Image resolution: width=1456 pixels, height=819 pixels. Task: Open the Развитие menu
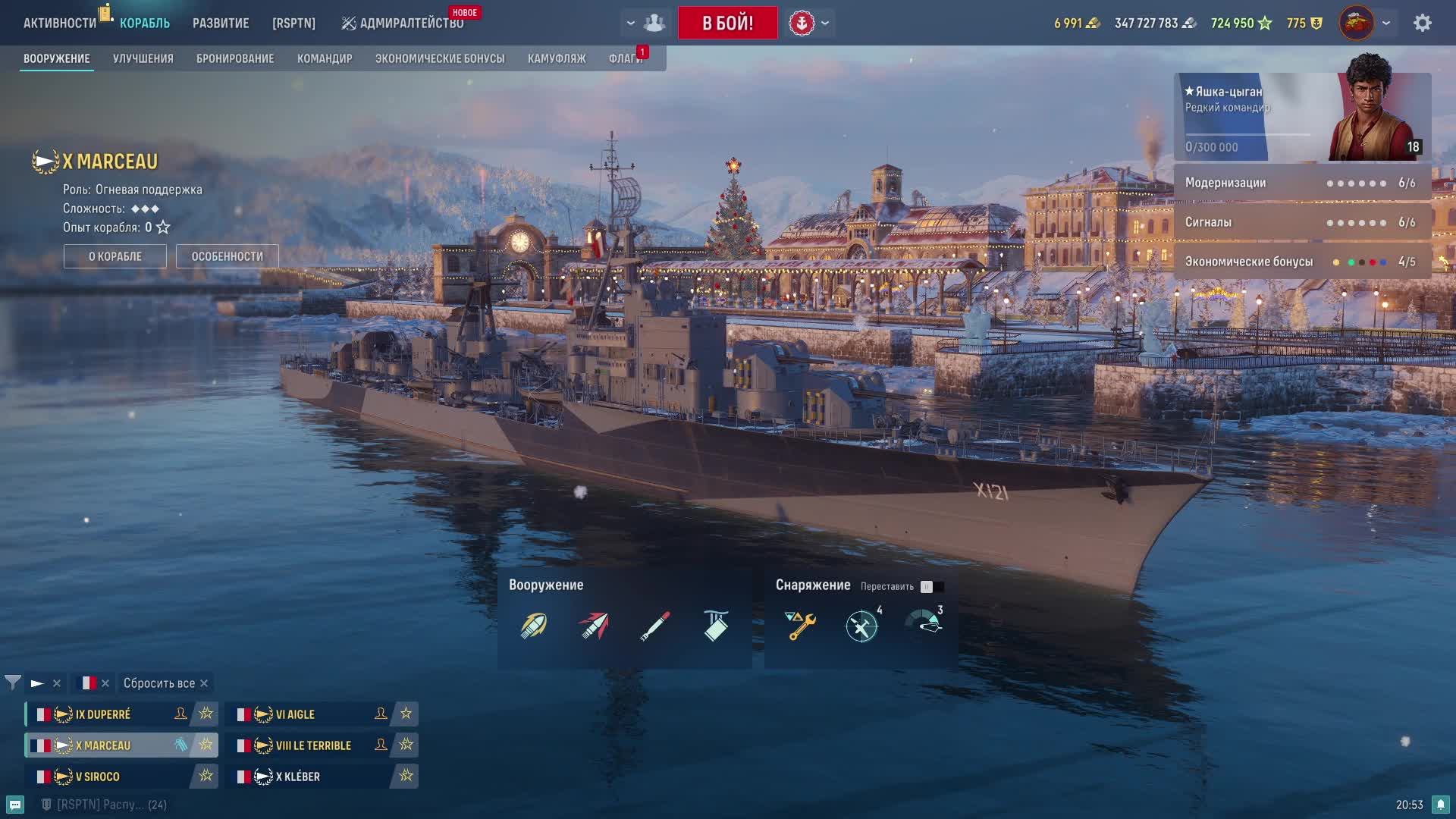221,24
